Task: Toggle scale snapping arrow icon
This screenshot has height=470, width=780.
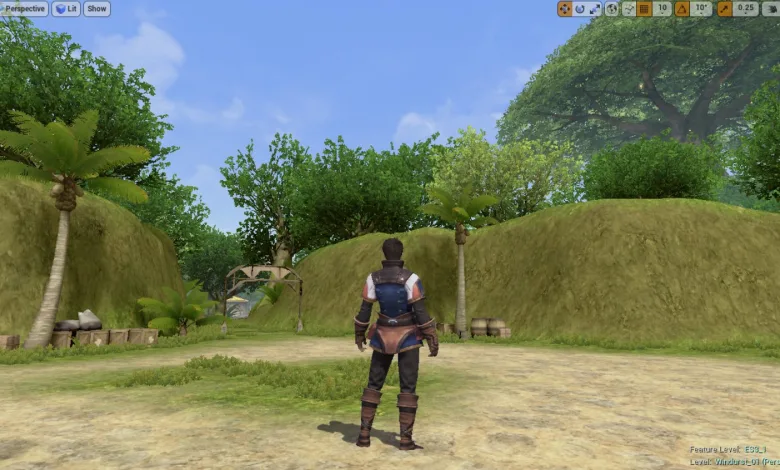Action: pos(724,9)
